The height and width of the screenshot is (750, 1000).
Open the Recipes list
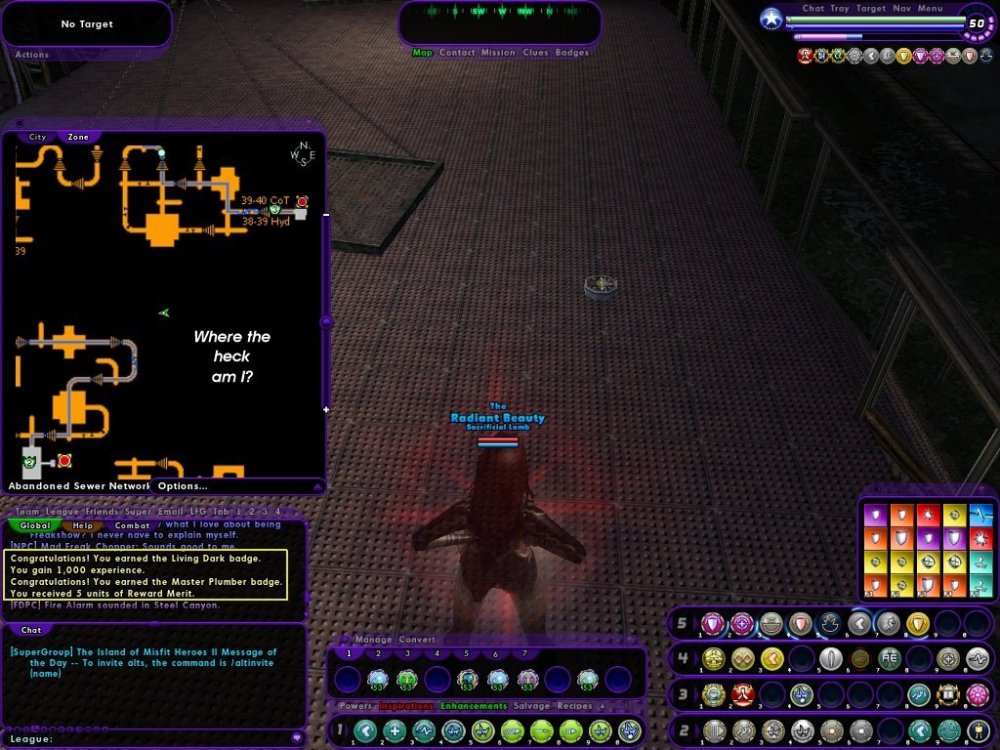pos(574,706)
